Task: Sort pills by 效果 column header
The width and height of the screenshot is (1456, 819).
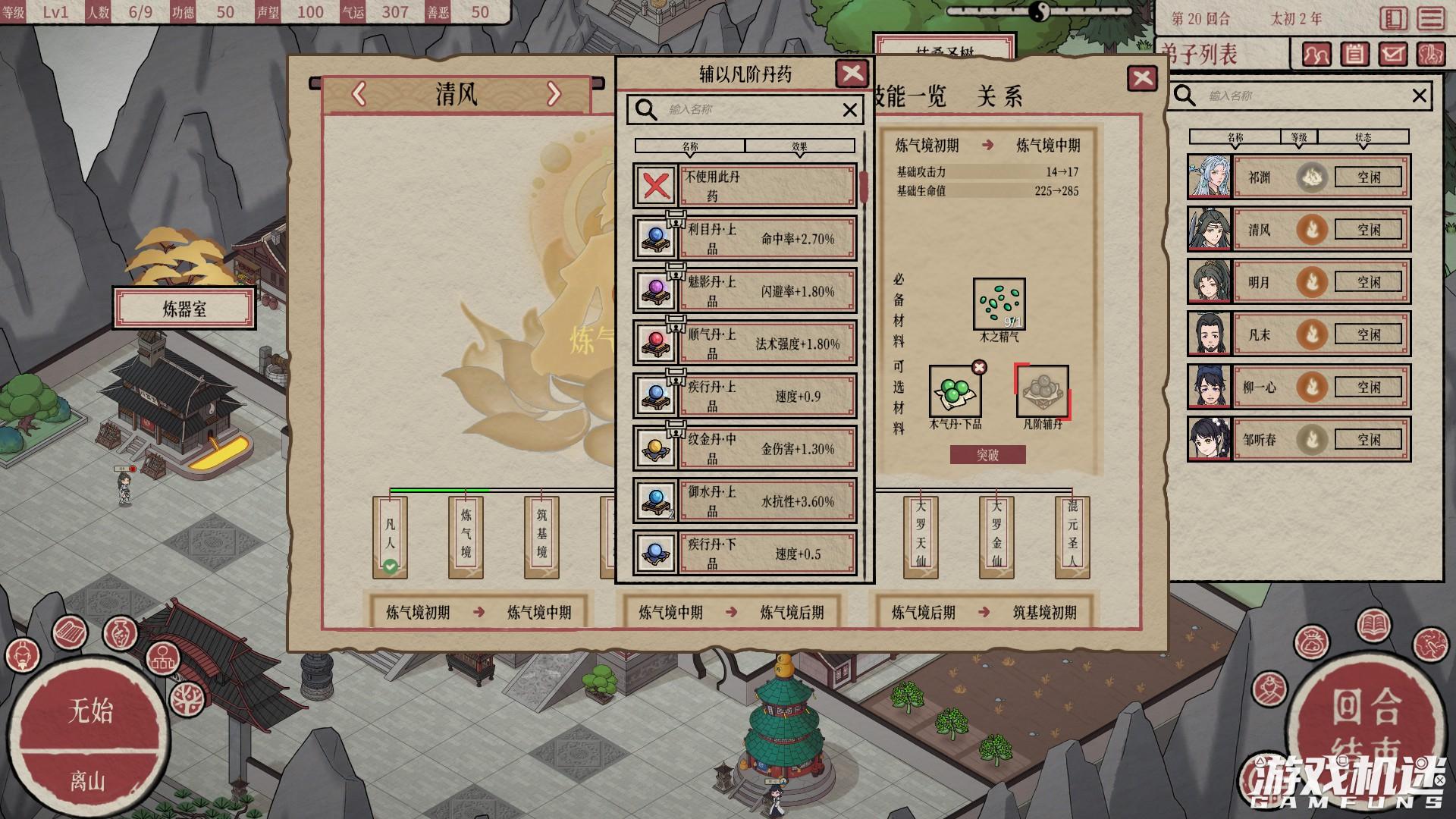Action: click(798, 145)
